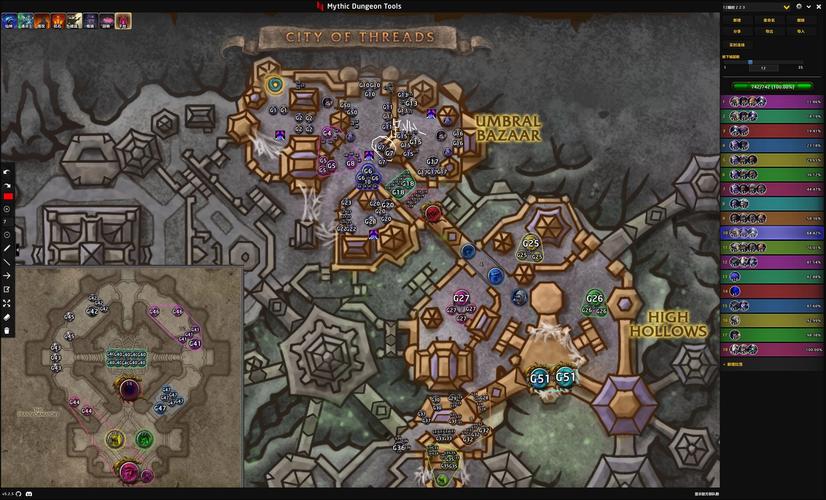
Task: Click the yellow chevron beside the preset name
Action: click(x=787, y=6)
